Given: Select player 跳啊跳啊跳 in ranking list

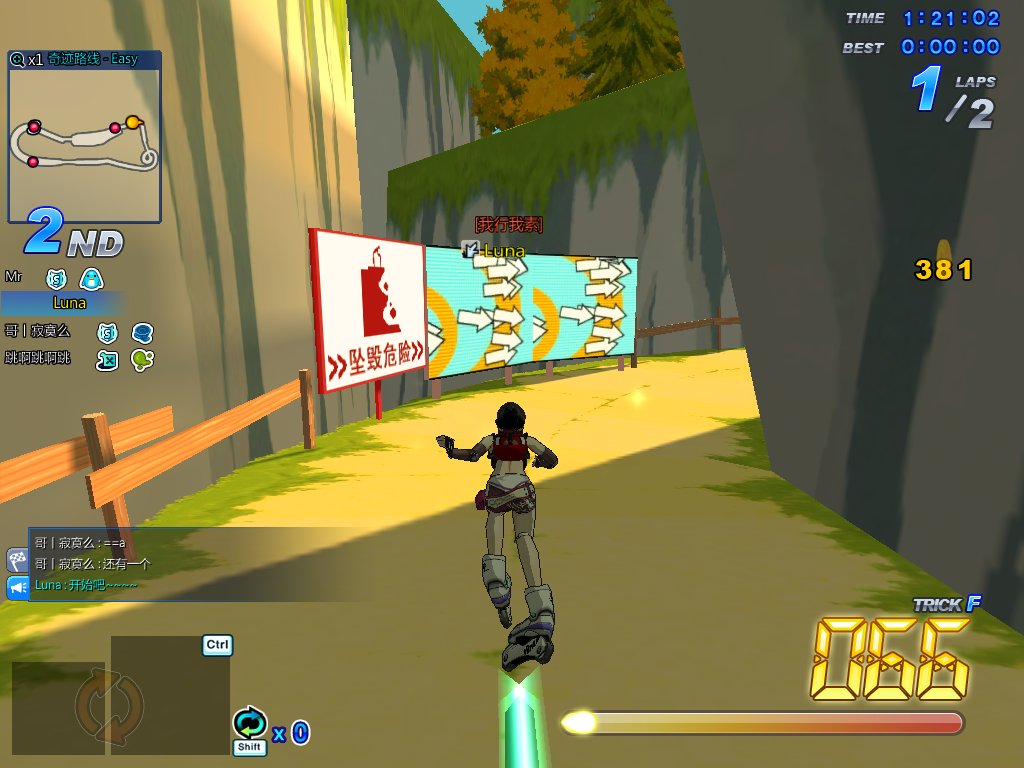Looking at the screenshot, I should coord(38,358).
